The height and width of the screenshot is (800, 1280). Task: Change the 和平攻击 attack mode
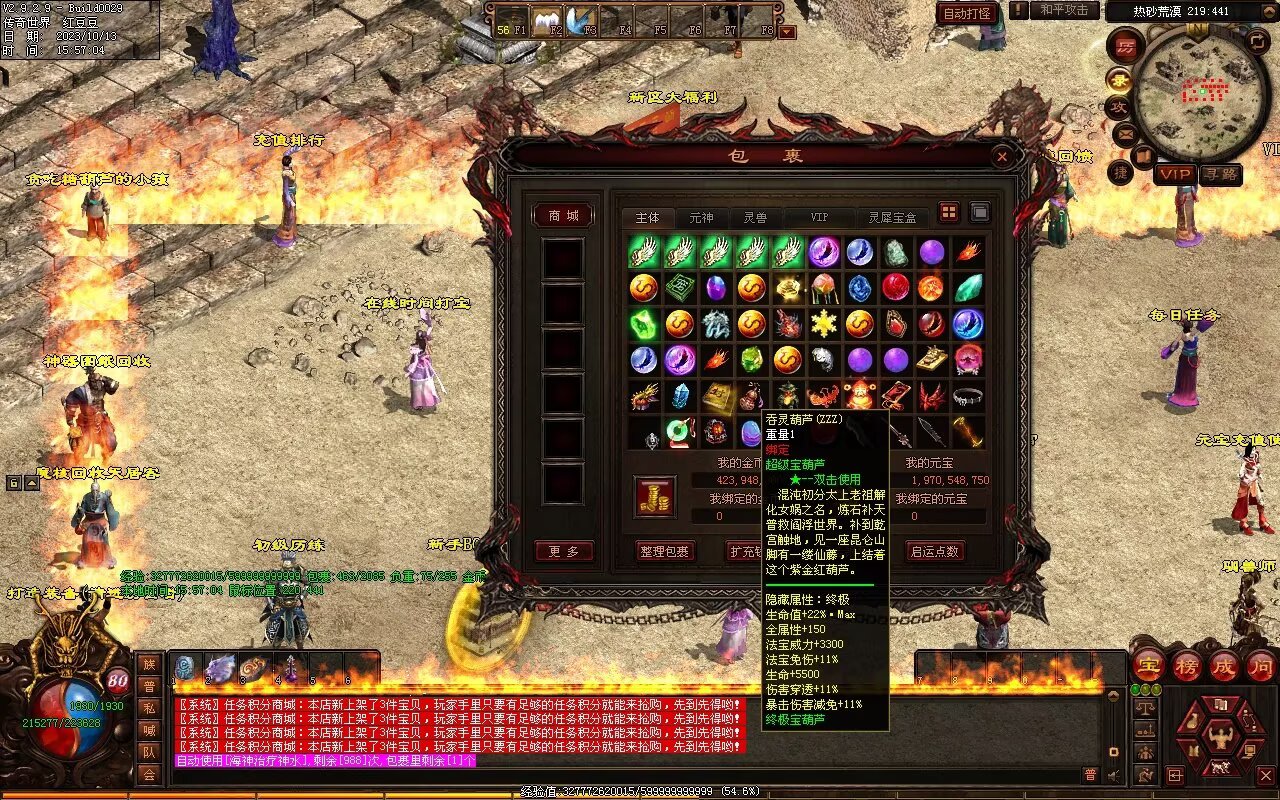click(x=1063, y=10)
